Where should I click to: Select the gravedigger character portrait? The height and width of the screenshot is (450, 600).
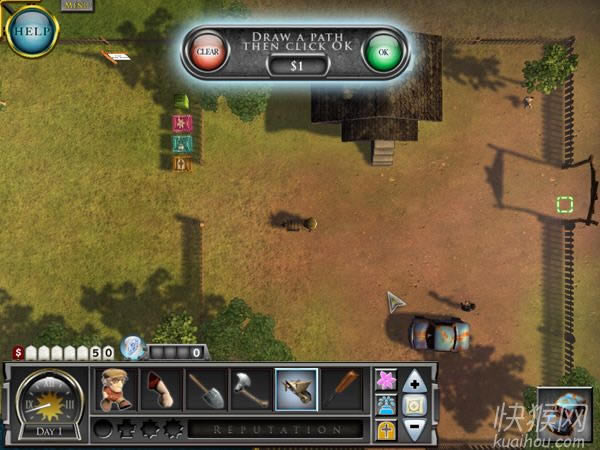pos(116,389)
